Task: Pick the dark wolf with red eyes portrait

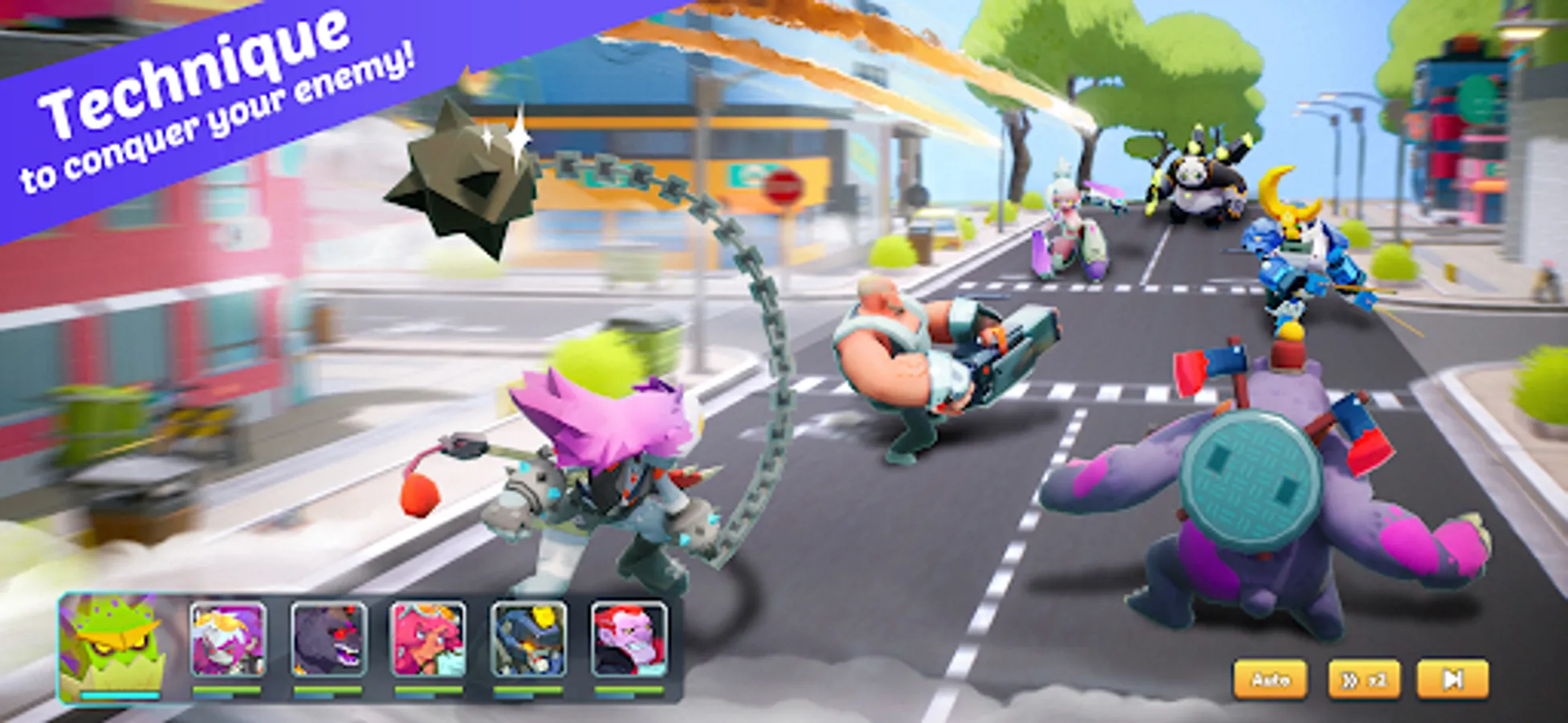Action: (328, 639)
